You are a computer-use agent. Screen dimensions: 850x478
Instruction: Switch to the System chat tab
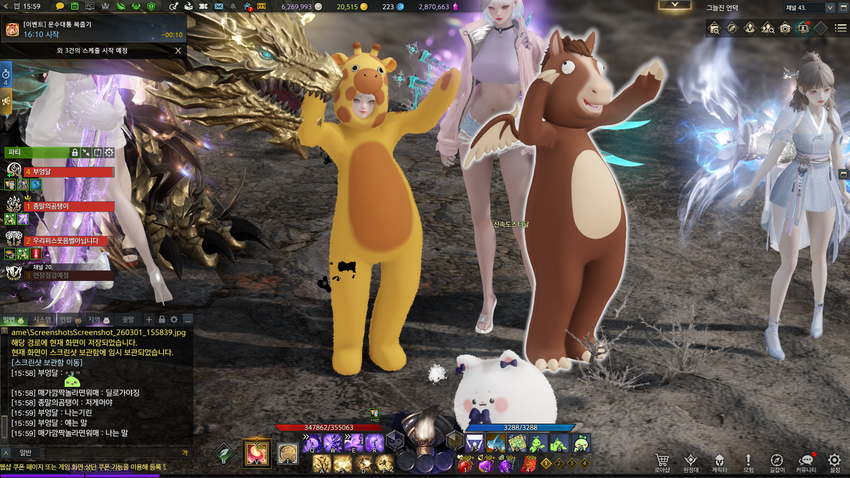tap(40, 320)
